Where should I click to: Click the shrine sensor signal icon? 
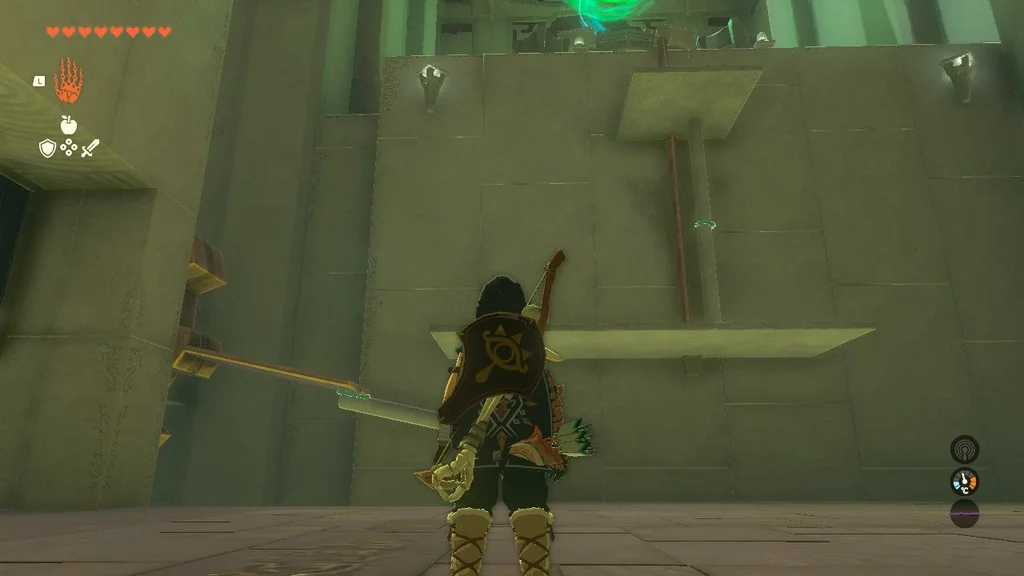point(964,449)
